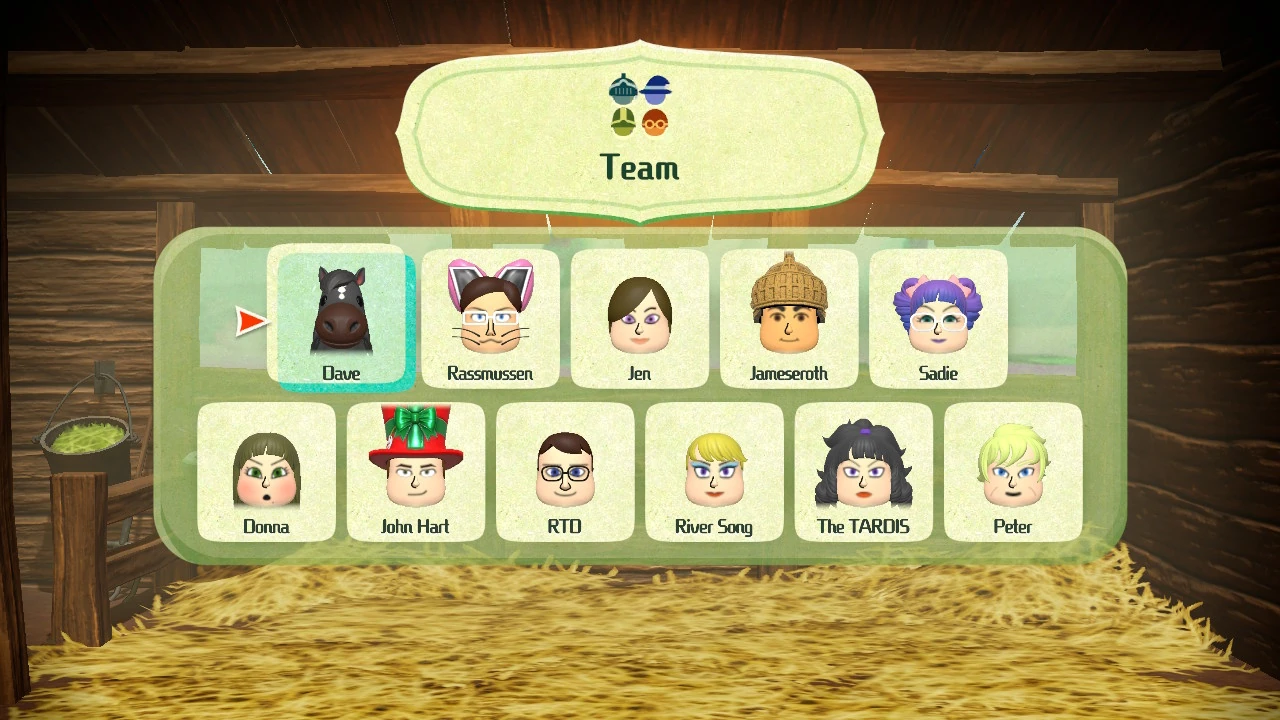Click River Song's name label
The height and width of the screenshot is (720, 1280).
click(x=714, y=526)
